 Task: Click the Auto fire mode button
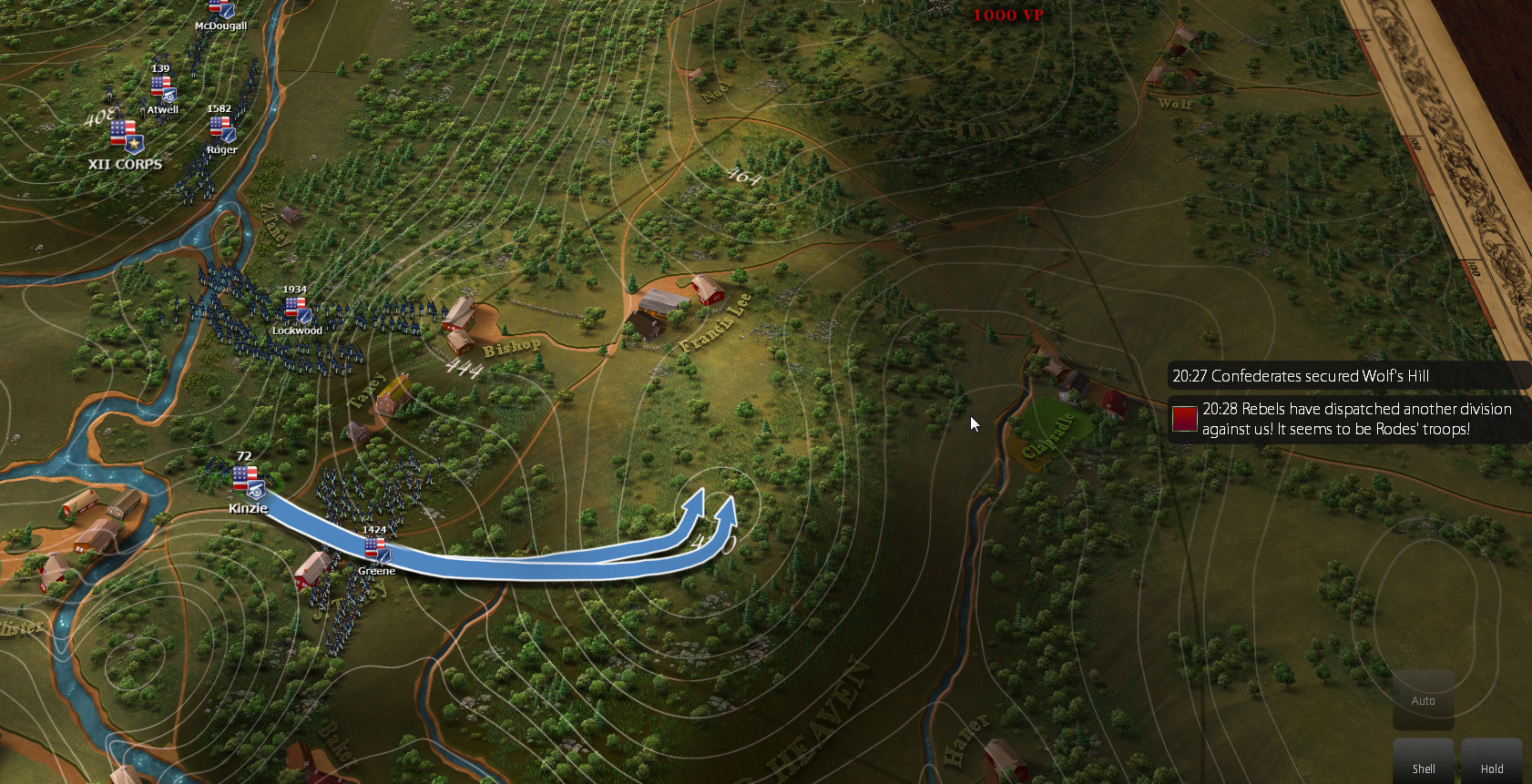pyautogui.click(x=1423, y=700)
